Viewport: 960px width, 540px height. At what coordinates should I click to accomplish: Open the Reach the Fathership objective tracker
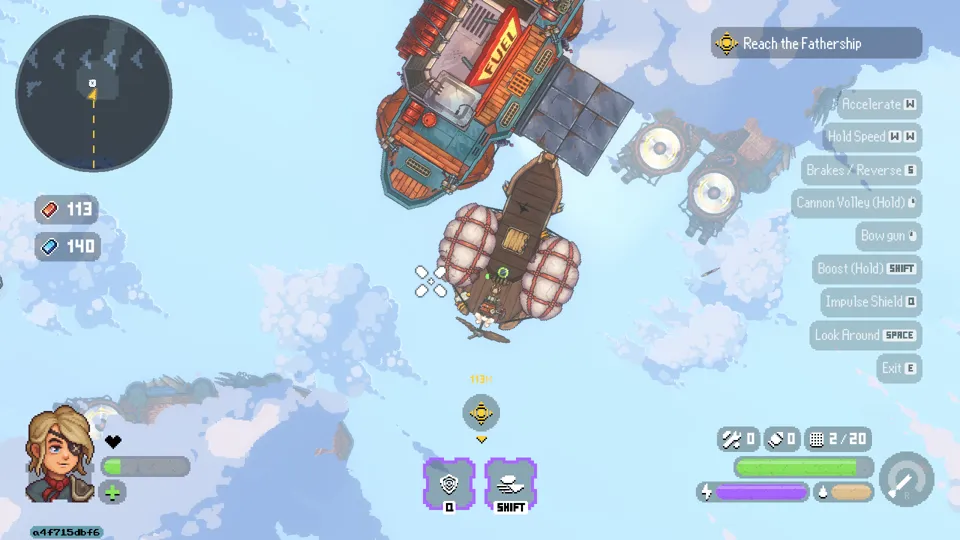pyautogui.click(x=816, y=43)
